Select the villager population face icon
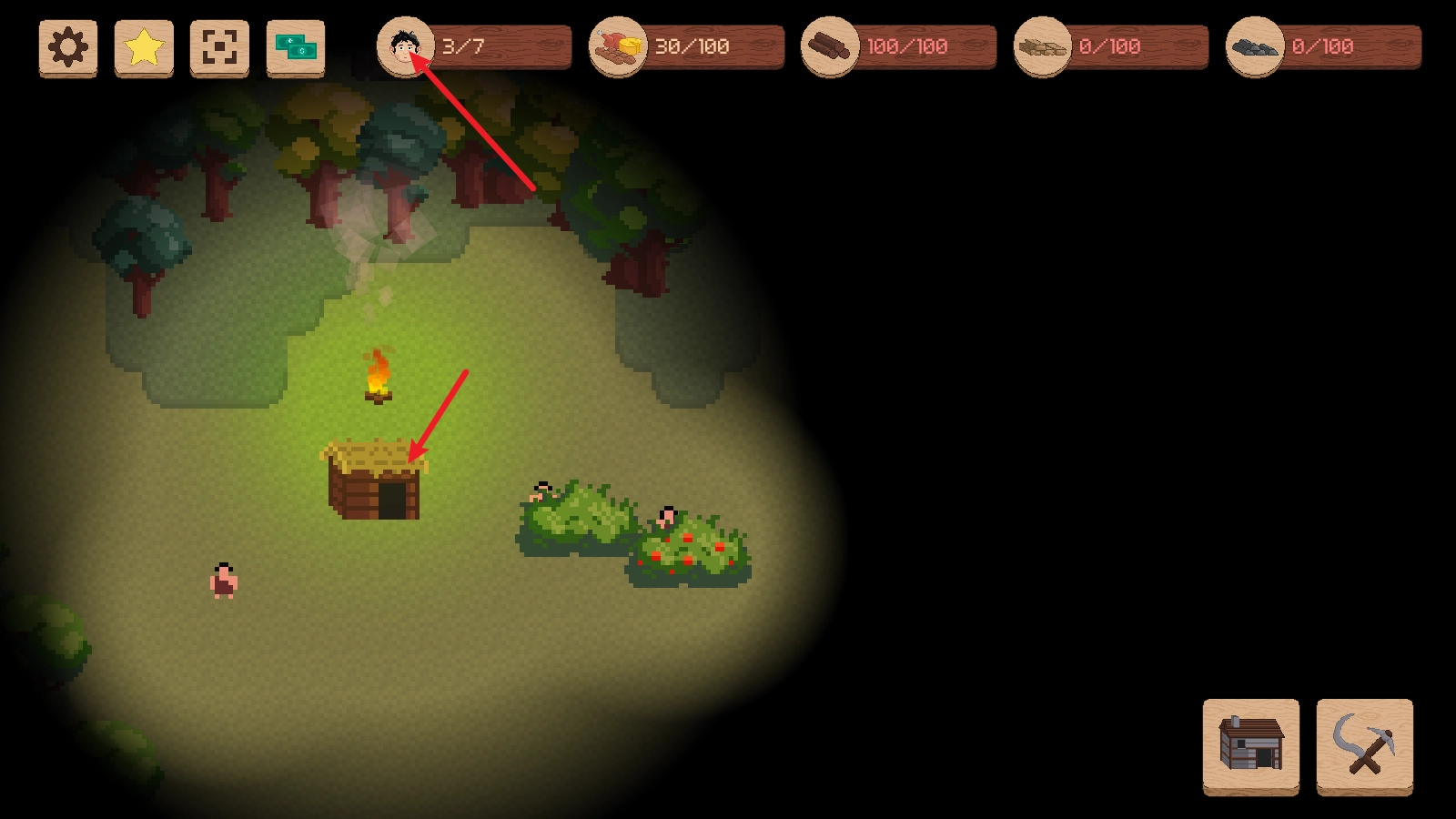This screenshot has height=819, width=1456. [x=405, y=46]
